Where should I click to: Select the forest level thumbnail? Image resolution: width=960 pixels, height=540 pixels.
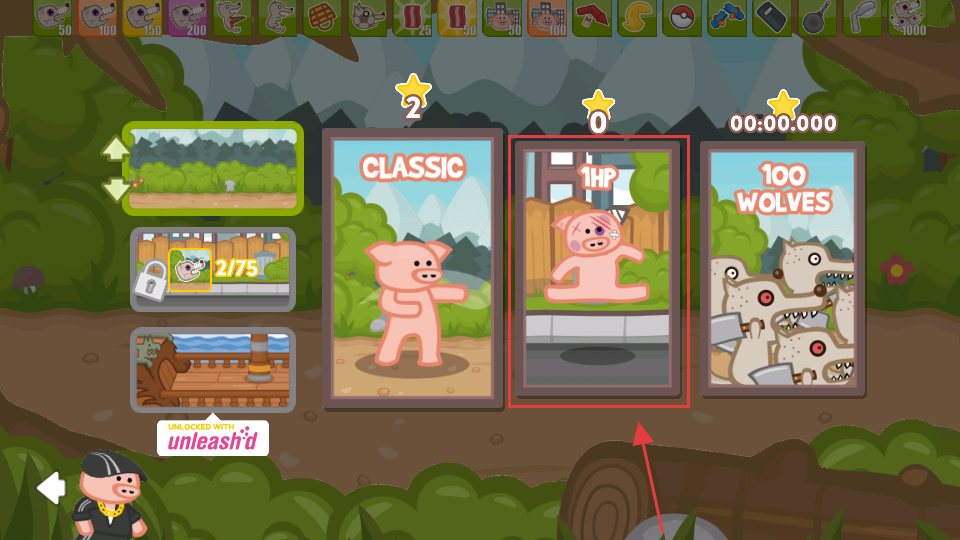click(x=213, y=168)
